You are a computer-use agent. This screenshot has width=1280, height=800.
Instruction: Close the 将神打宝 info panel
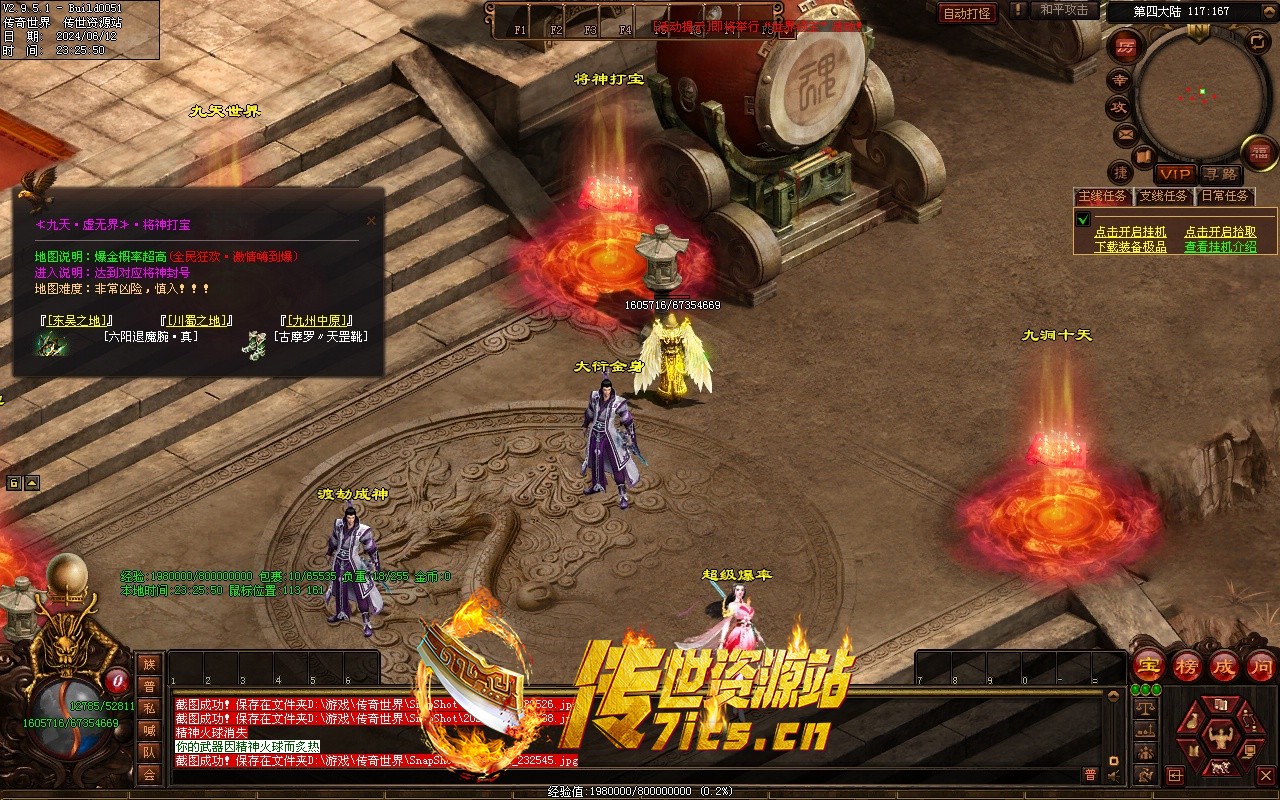tap(371, 221)
